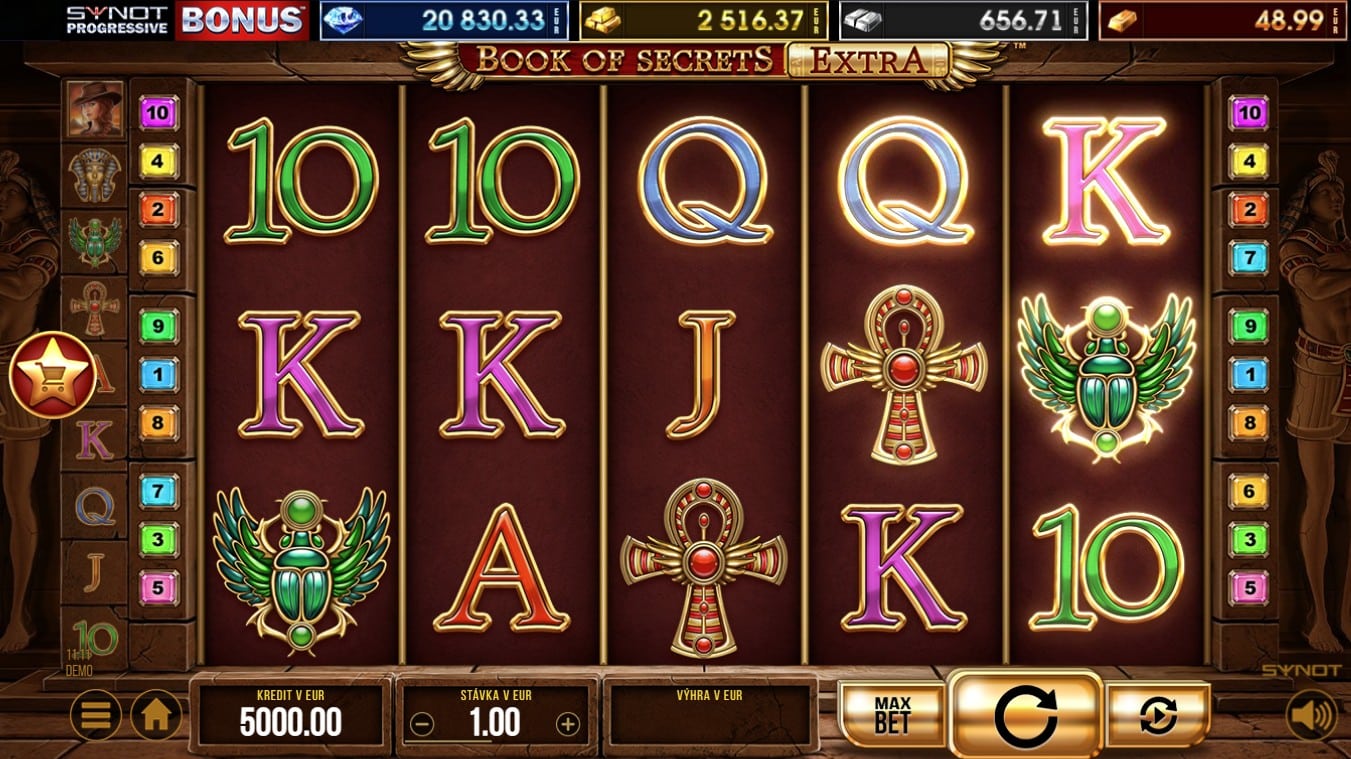This screenshot has height=759, width=1351.
Task: Set the maximum bet with MAX BET
Action: (891, 715)
